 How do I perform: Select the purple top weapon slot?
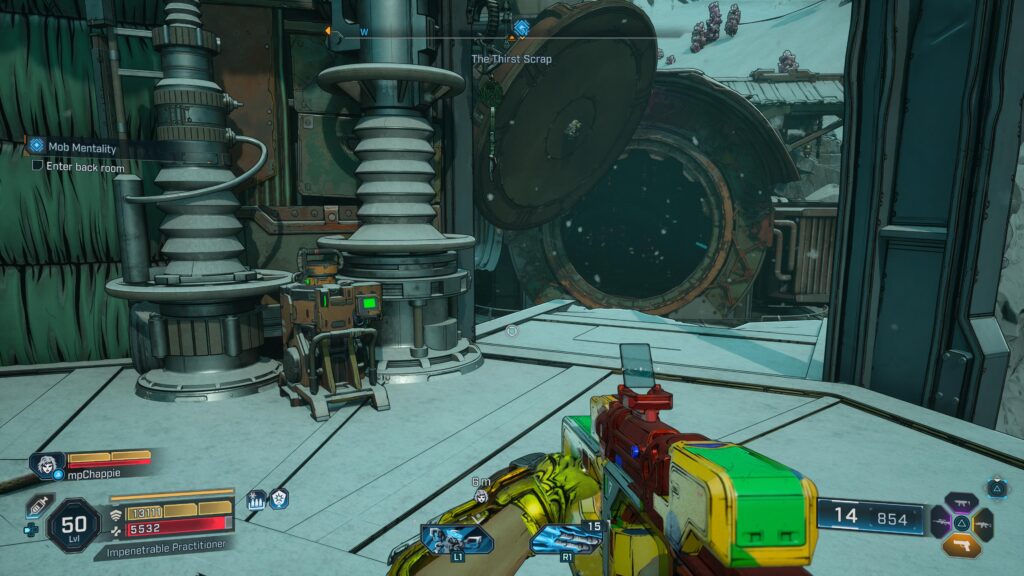click(x=962, y=502)
